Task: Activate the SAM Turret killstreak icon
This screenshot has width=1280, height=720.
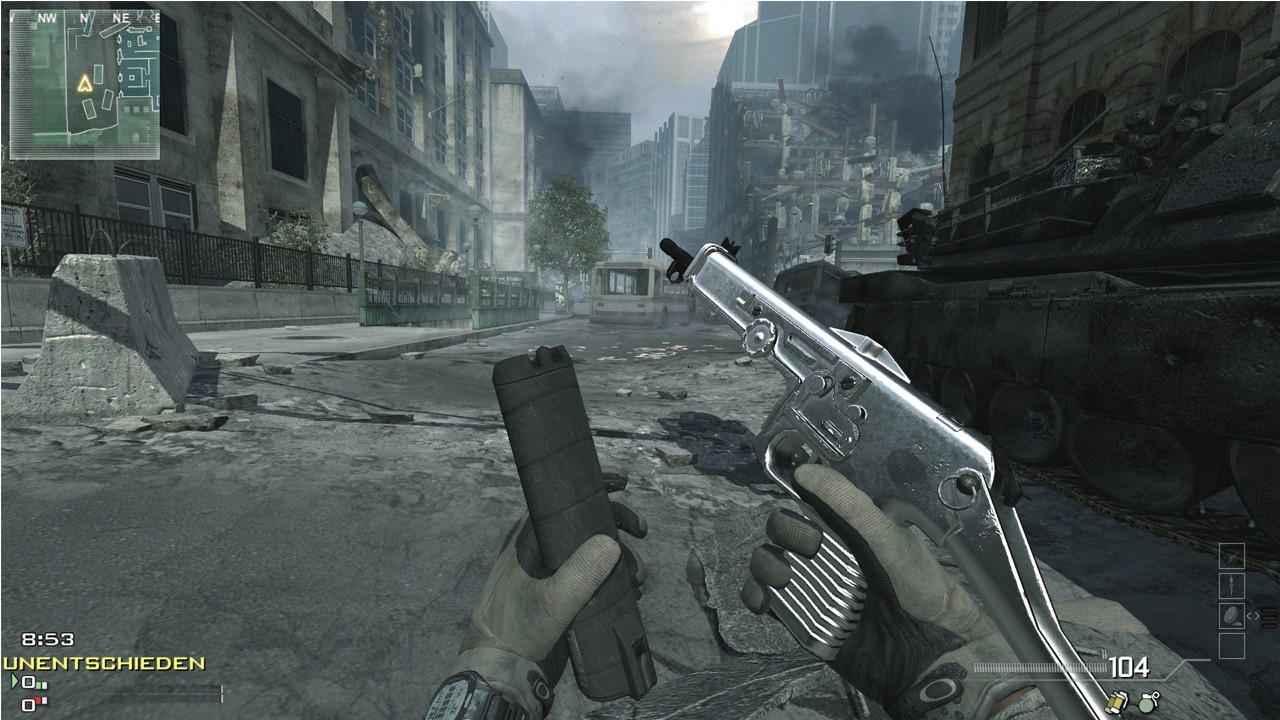Action: coord(1232,614)
